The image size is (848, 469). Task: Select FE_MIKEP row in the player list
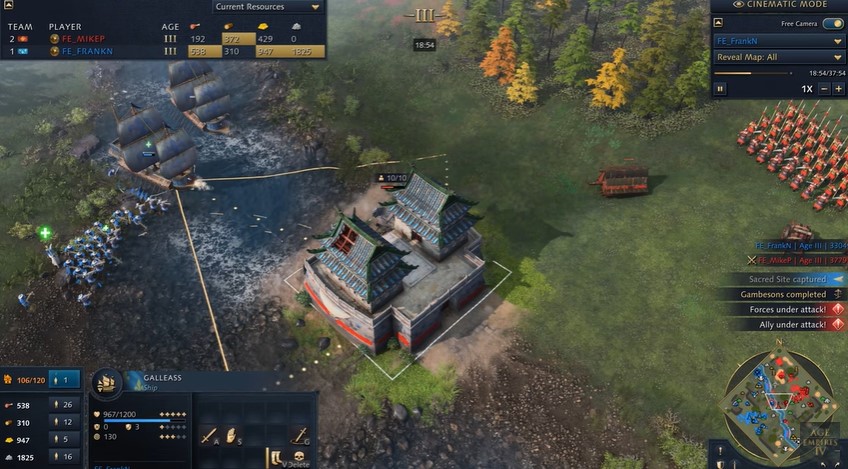[85, 39]
